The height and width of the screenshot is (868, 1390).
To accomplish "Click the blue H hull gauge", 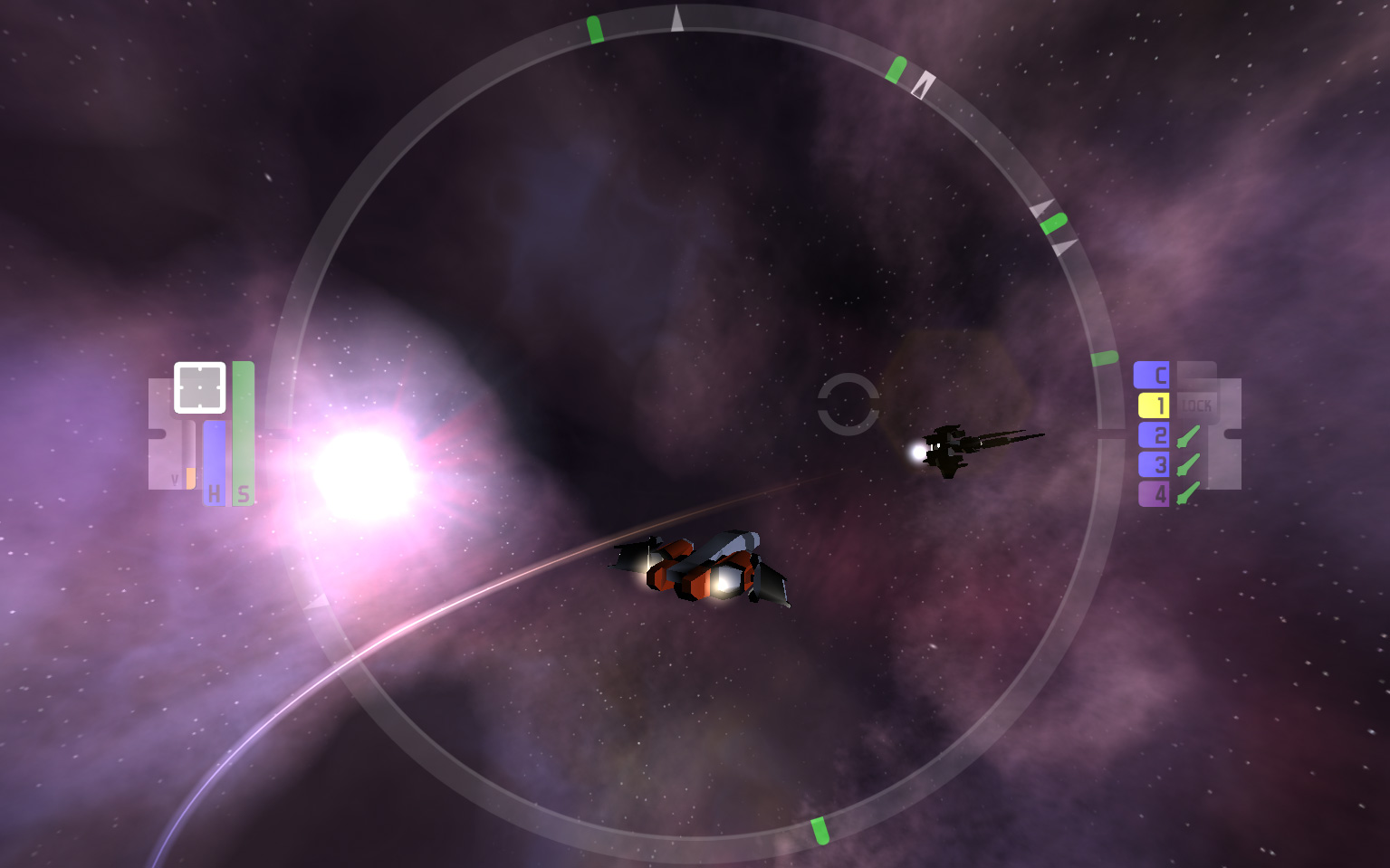I will point(215,462).
